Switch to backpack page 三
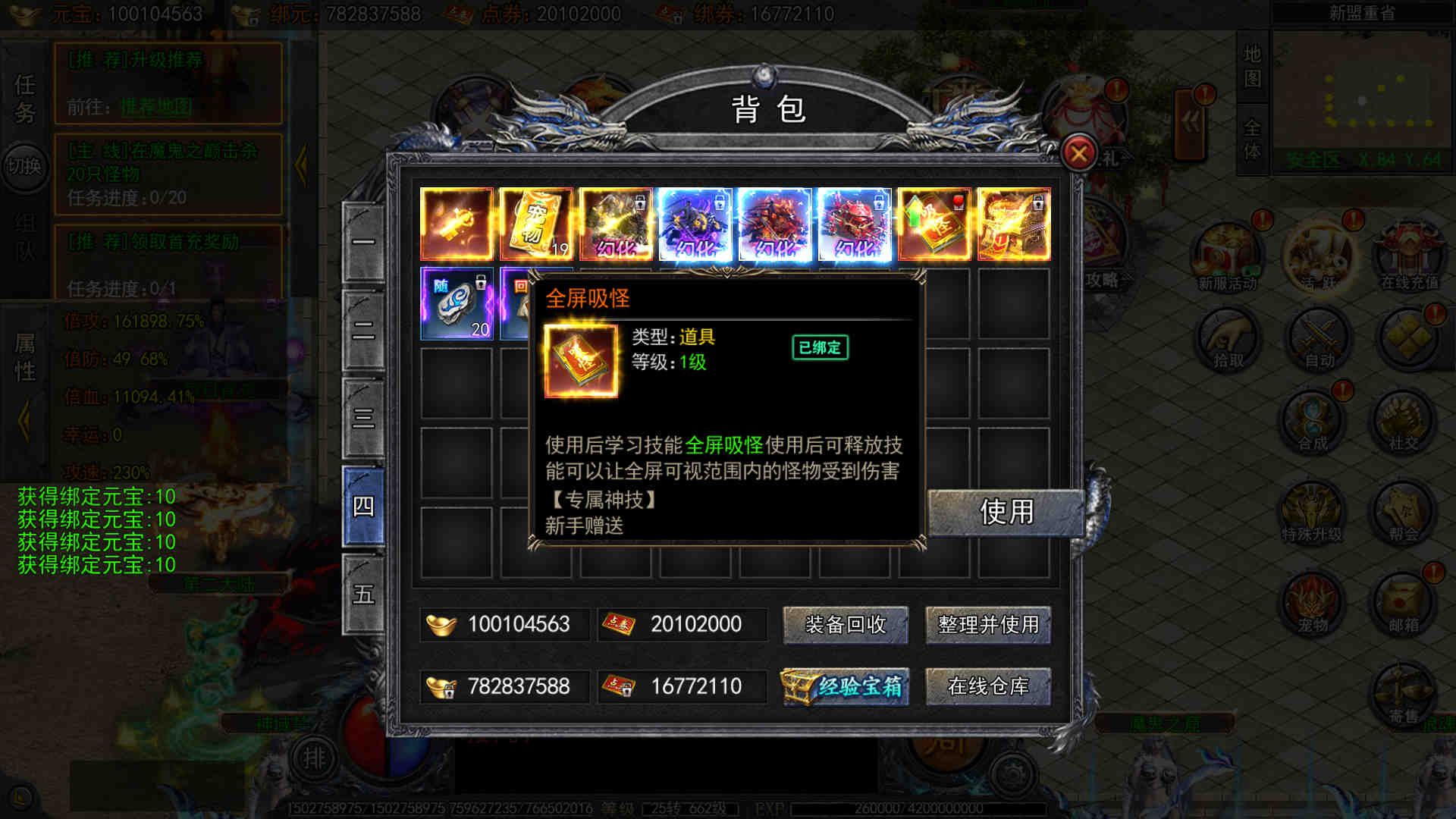This screenshot has width=1456, height=819. point(363,418)
